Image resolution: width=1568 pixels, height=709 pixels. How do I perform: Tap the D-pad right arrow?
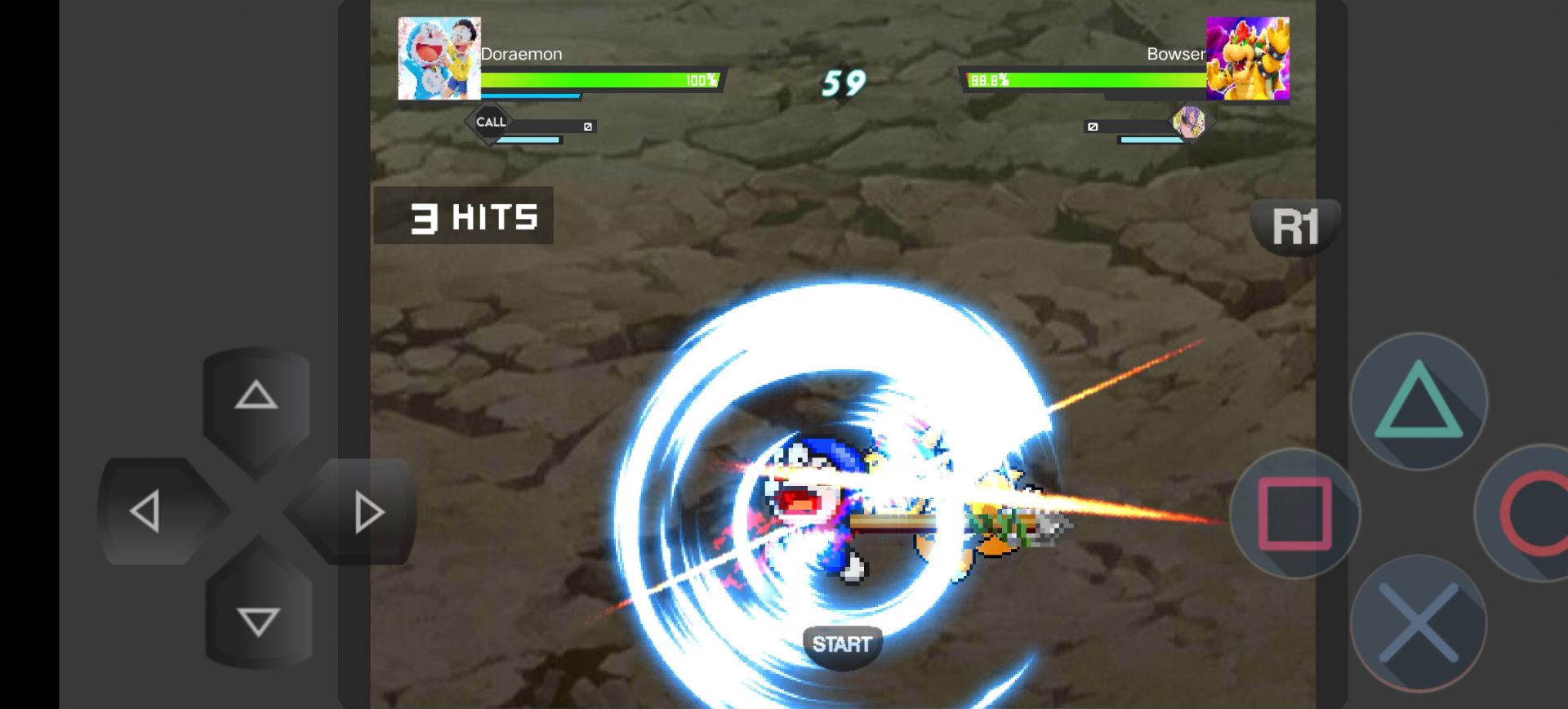(367, 512)
